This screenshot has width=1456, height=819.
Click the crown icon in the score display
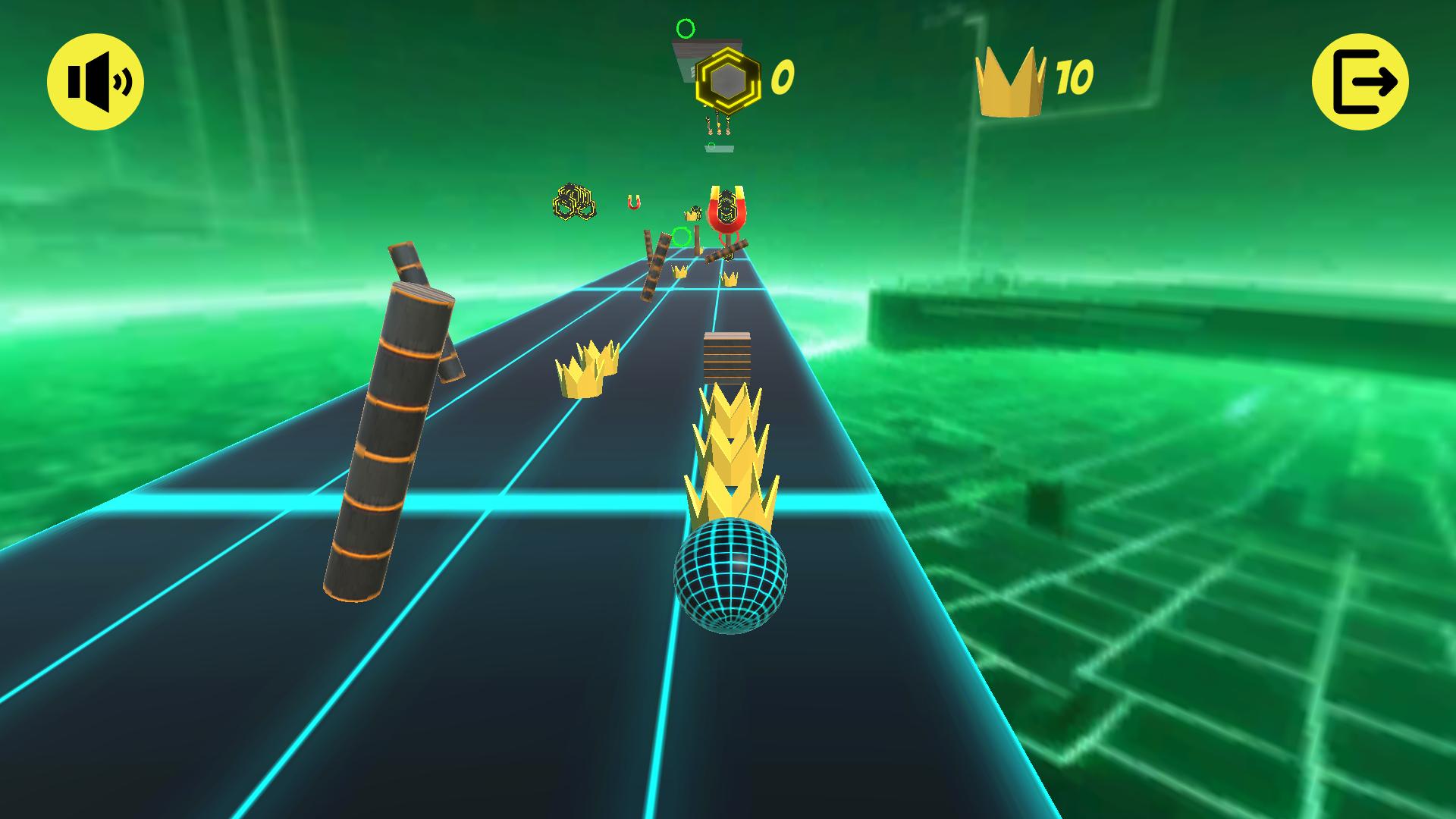point(1012,80)
